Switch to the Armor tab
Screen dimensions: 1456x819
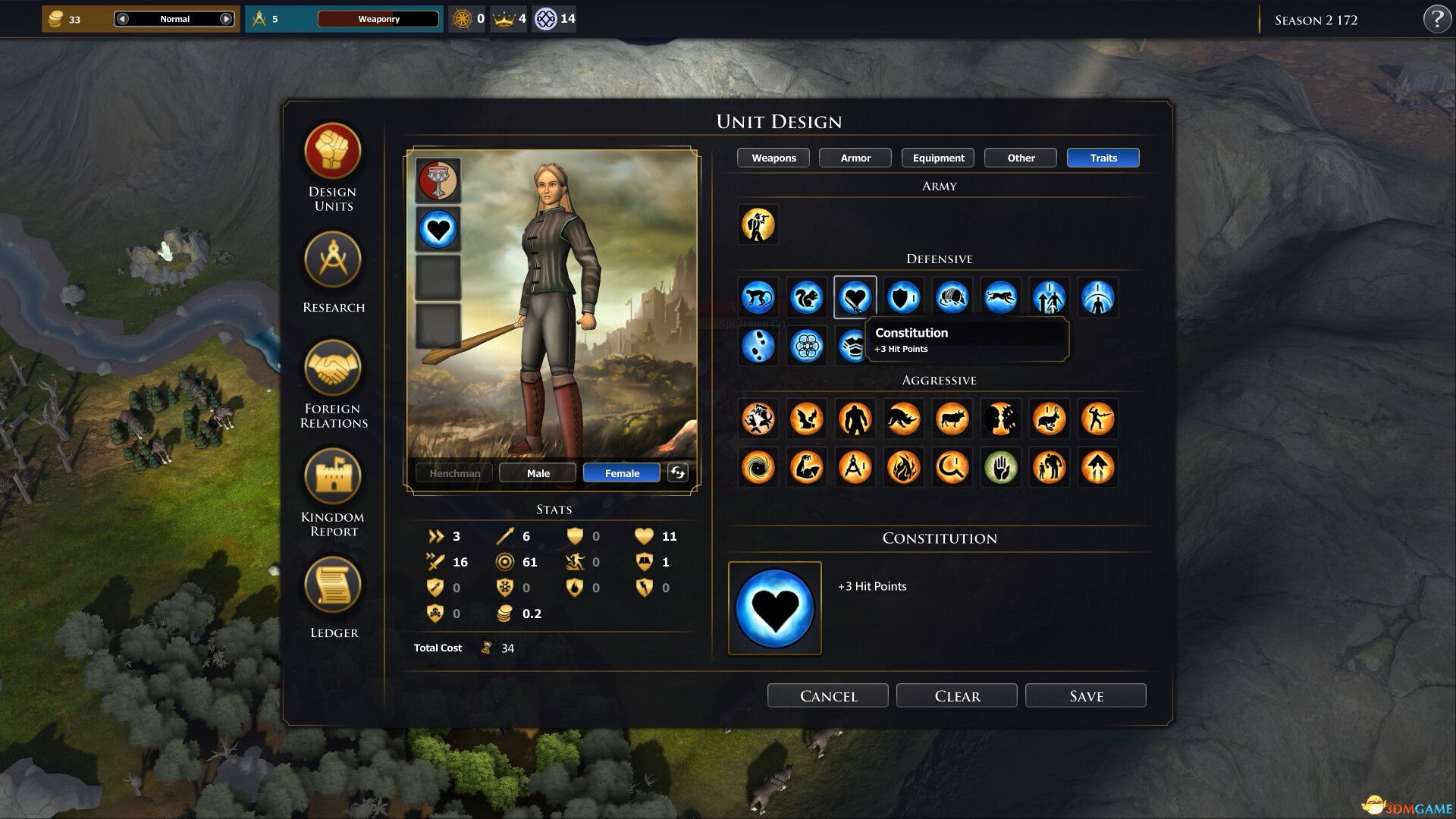(855, 158)
